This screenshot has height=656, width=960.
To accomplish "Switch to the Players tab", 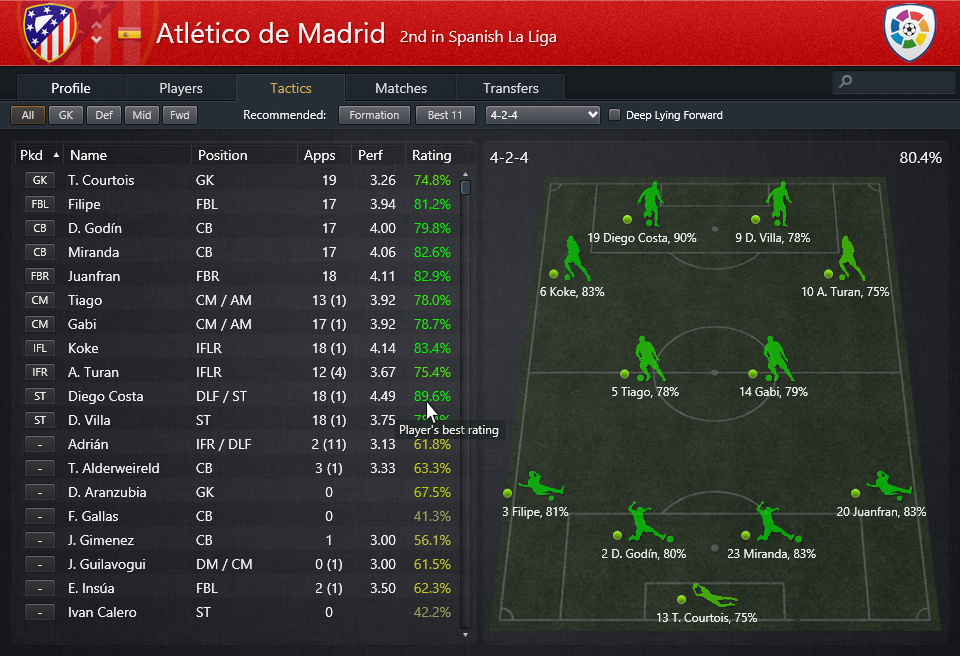I will pyautogui.click(x=180, y=88).
